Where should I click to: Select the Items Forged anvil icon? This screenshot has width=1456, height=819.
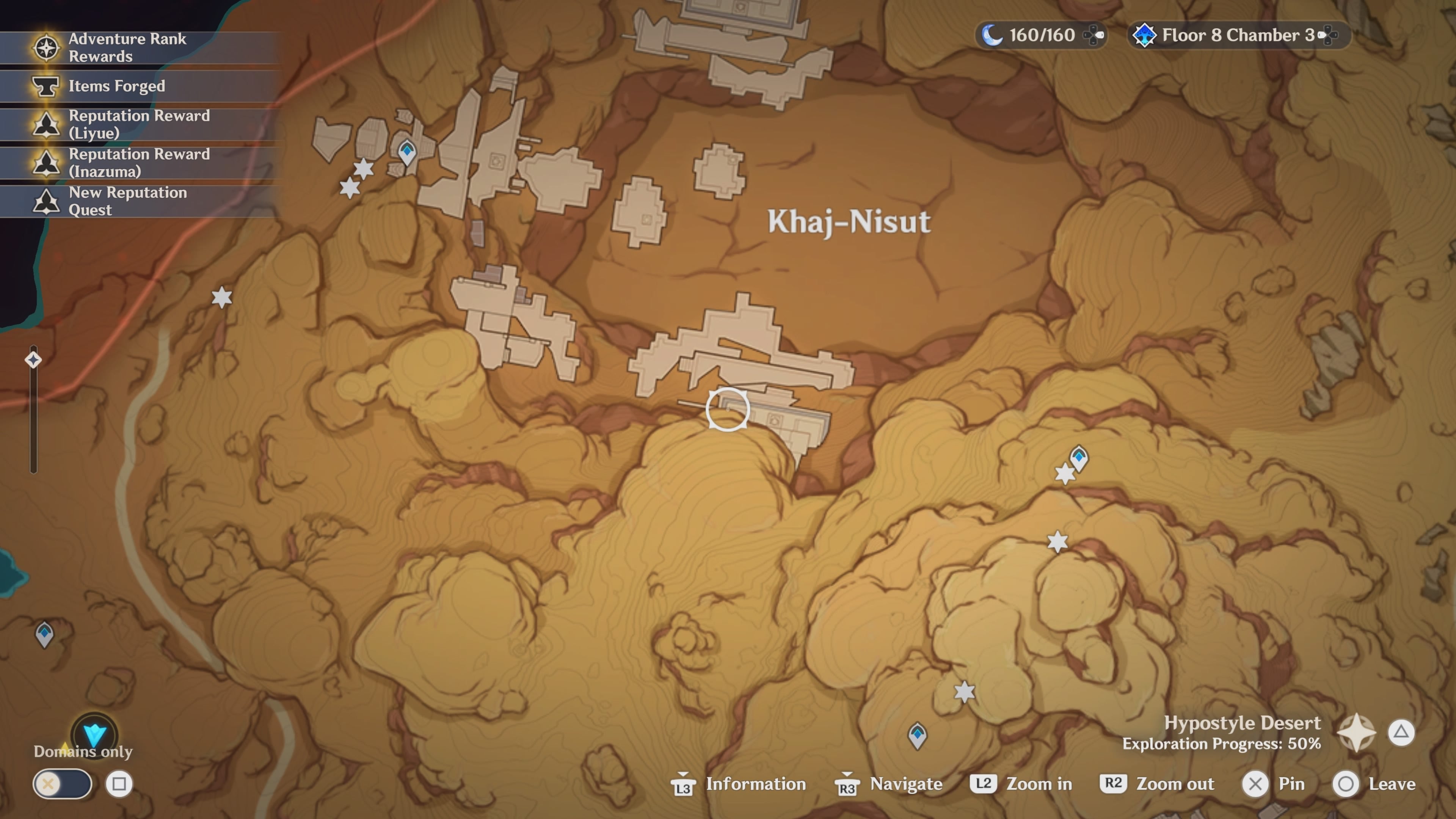pos(46,86)
